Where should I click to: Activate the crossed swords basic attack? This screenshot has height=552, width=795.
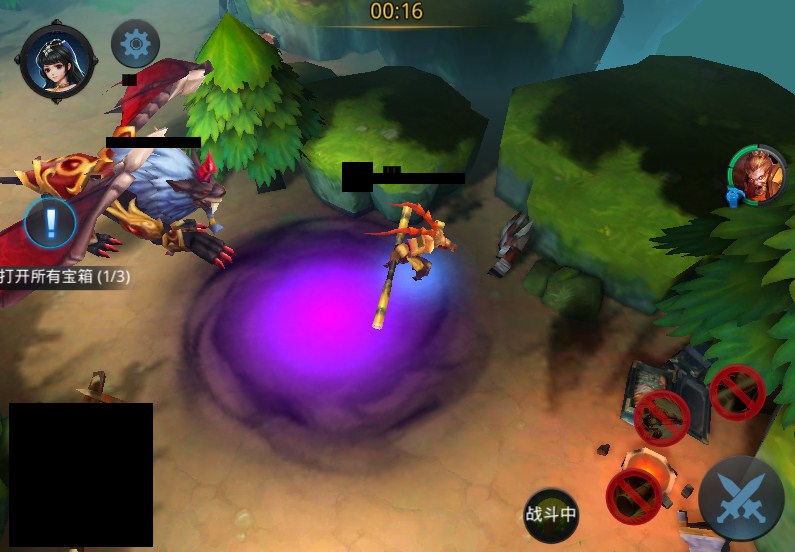741,498
